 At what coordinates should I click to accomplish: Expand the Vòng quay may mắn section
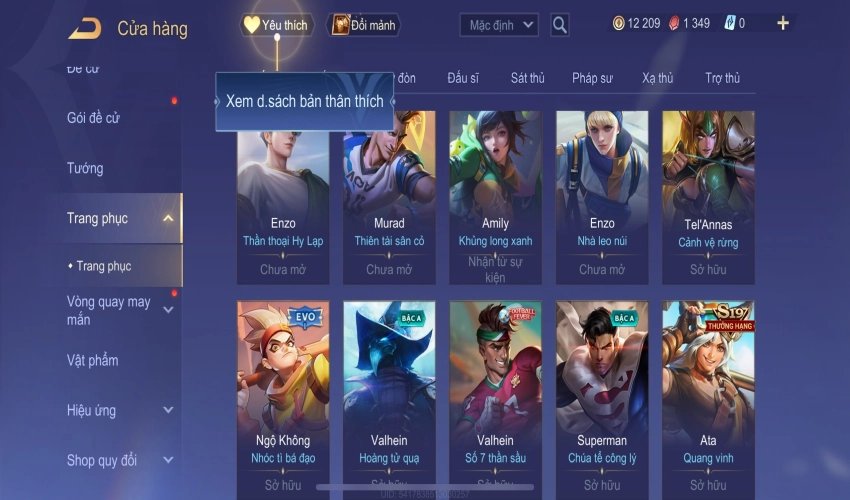pyautogui.click(x=168, y=310)
